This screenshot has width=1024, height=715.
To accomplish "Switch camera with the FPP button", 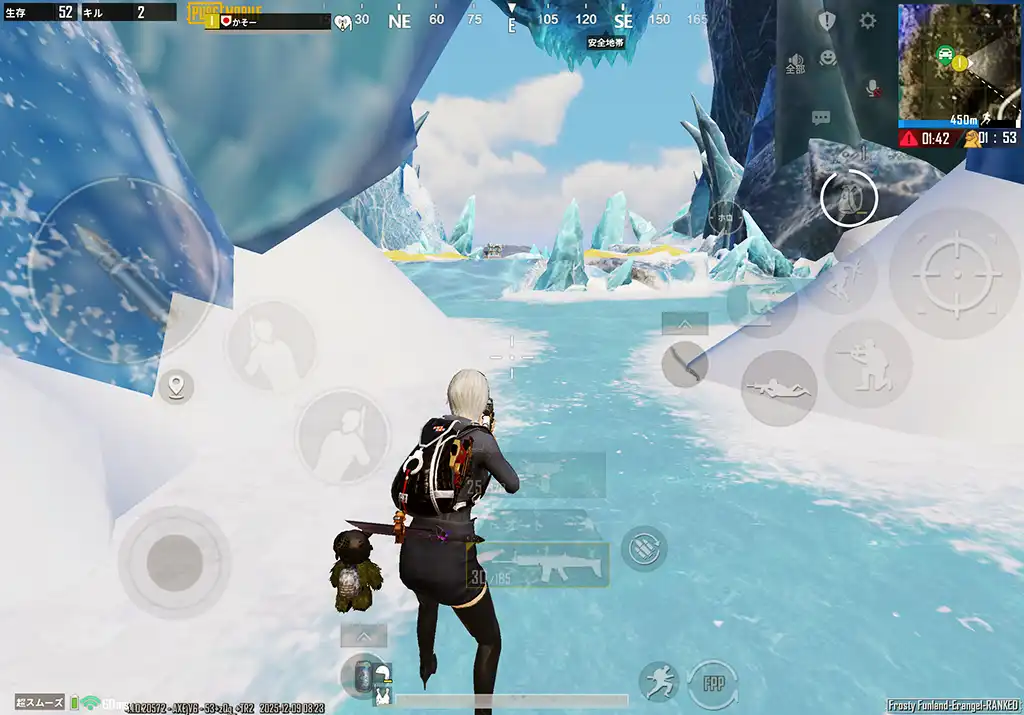I will [x=713, y=683].
